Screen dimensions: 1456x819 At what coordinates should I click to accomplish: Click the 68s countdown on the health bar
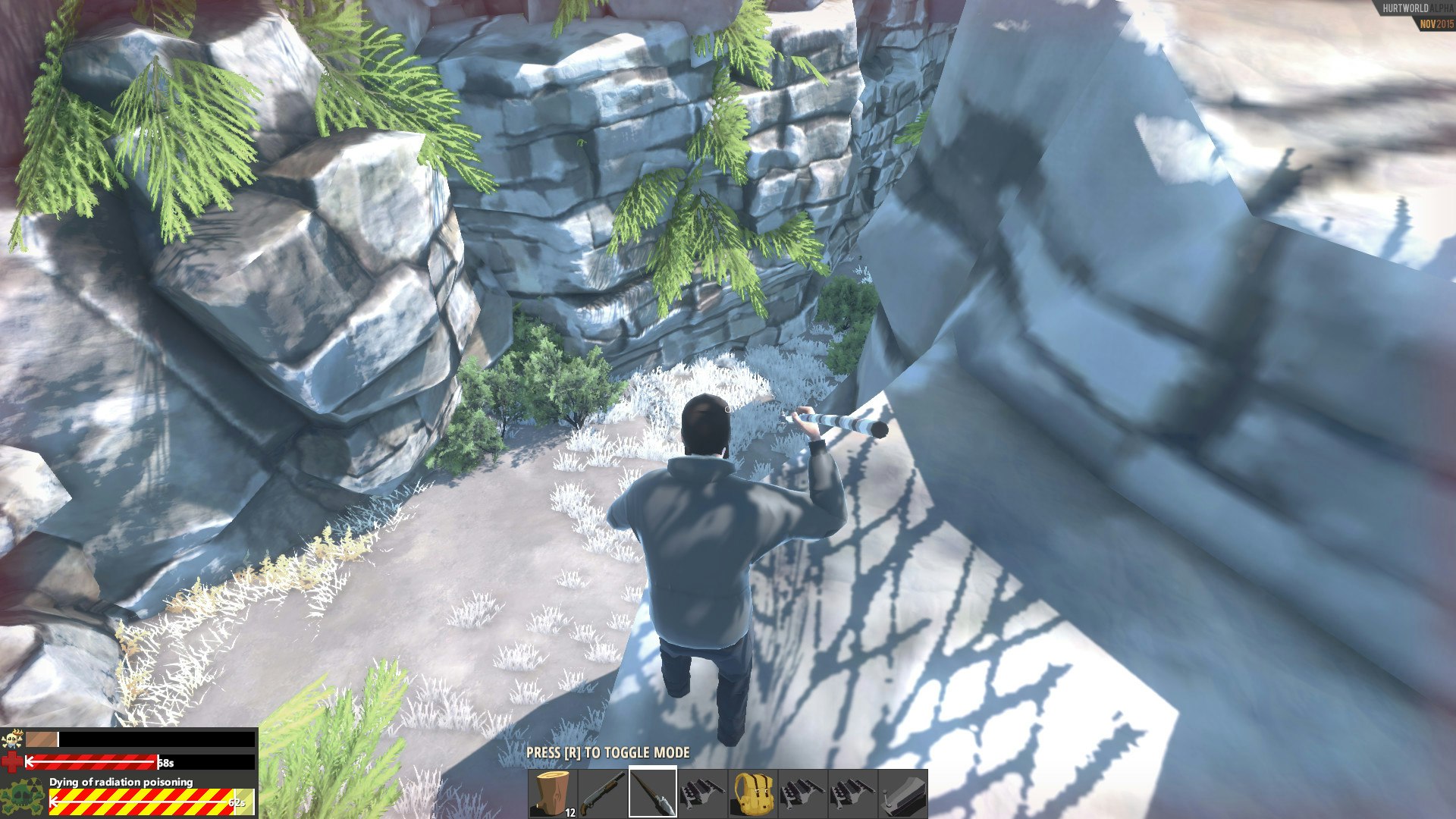pyautogui.click(x=165, y=762)
